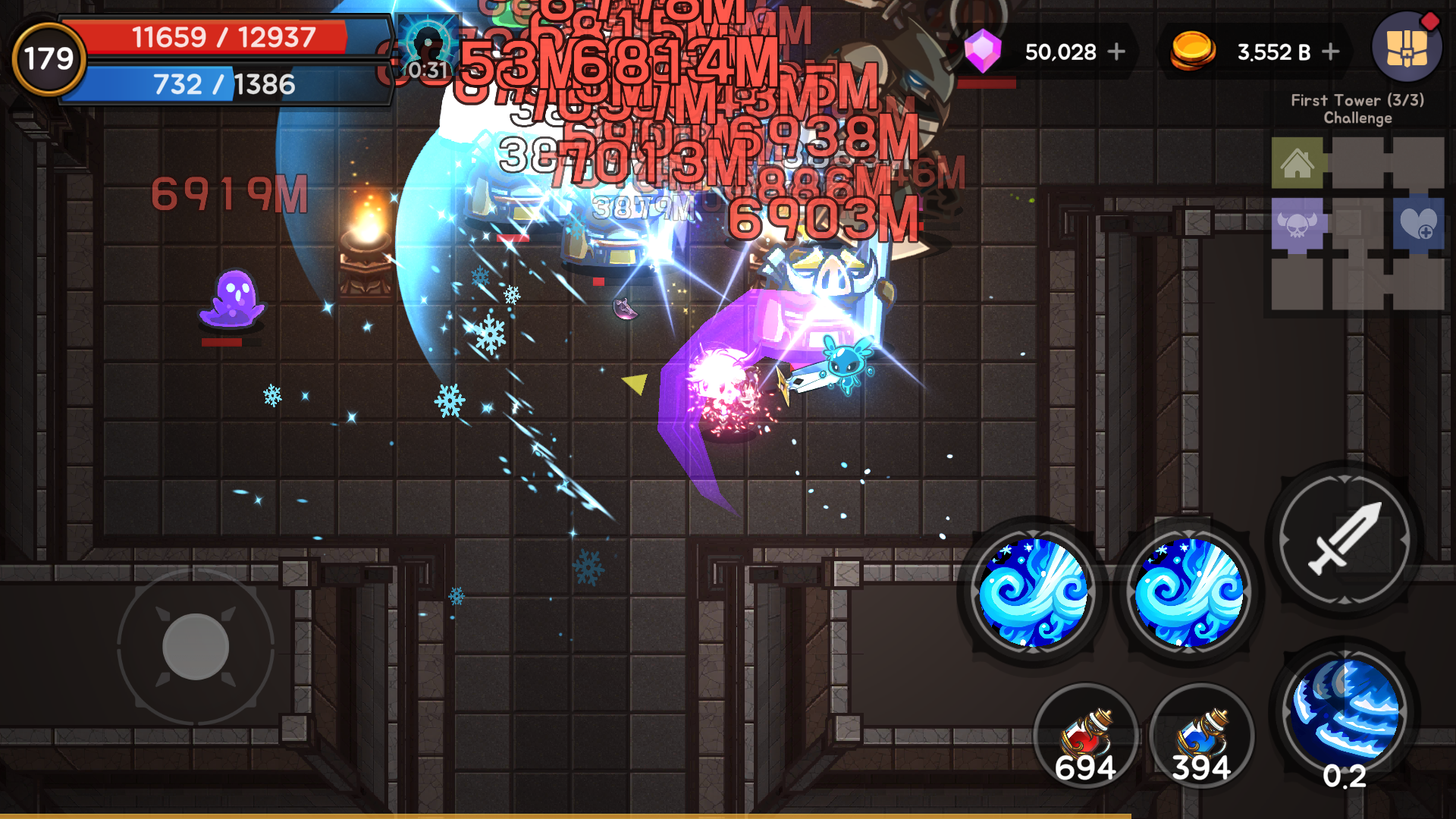The image size is (1456, 819).
Task: Select the home room on the minimap
Action: 1298,162
